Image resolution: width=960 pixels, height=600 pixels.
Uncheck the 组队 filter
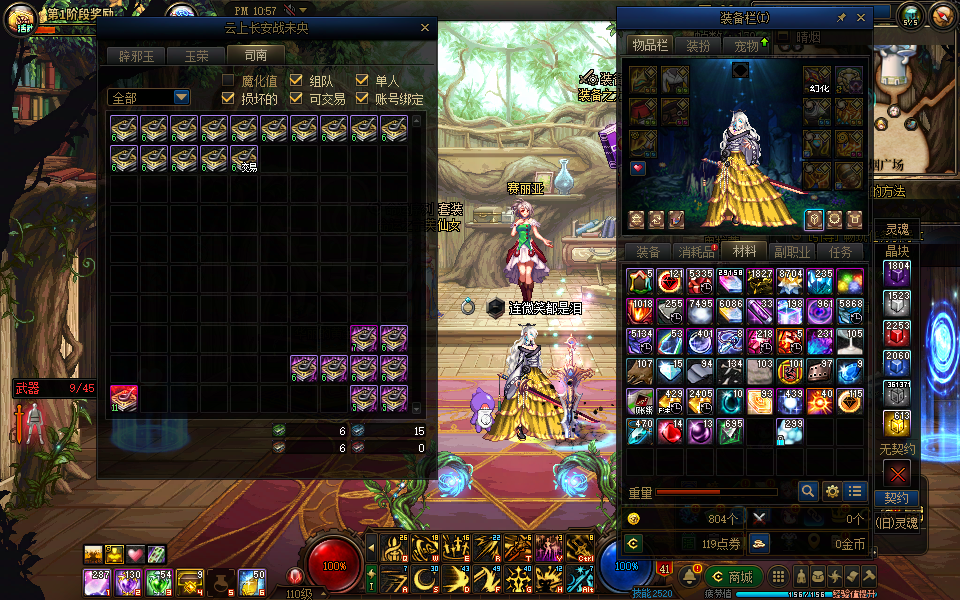point(296,80)
